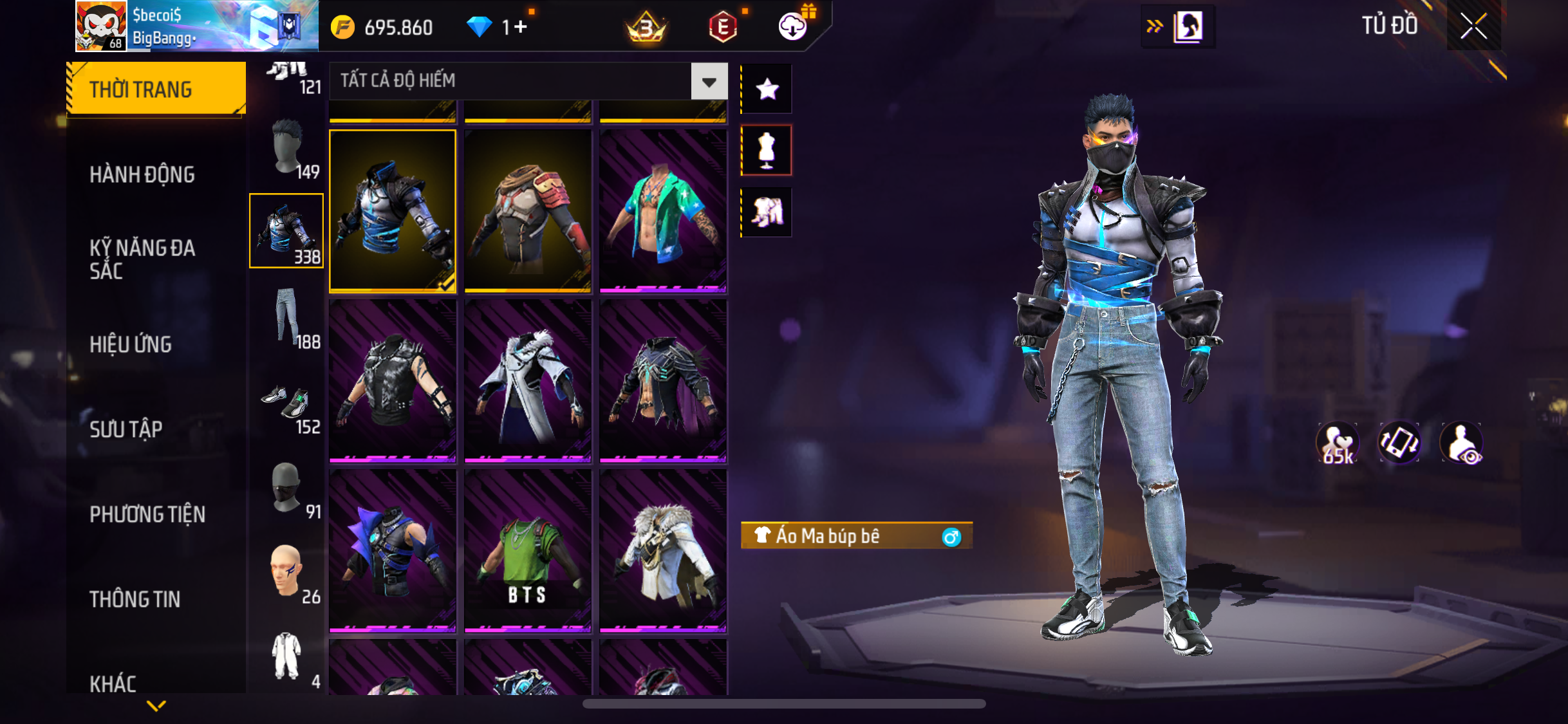This screenshot has width=1568, height=724.
Task: Show favorites with the star filter
Action: point(767,89)
